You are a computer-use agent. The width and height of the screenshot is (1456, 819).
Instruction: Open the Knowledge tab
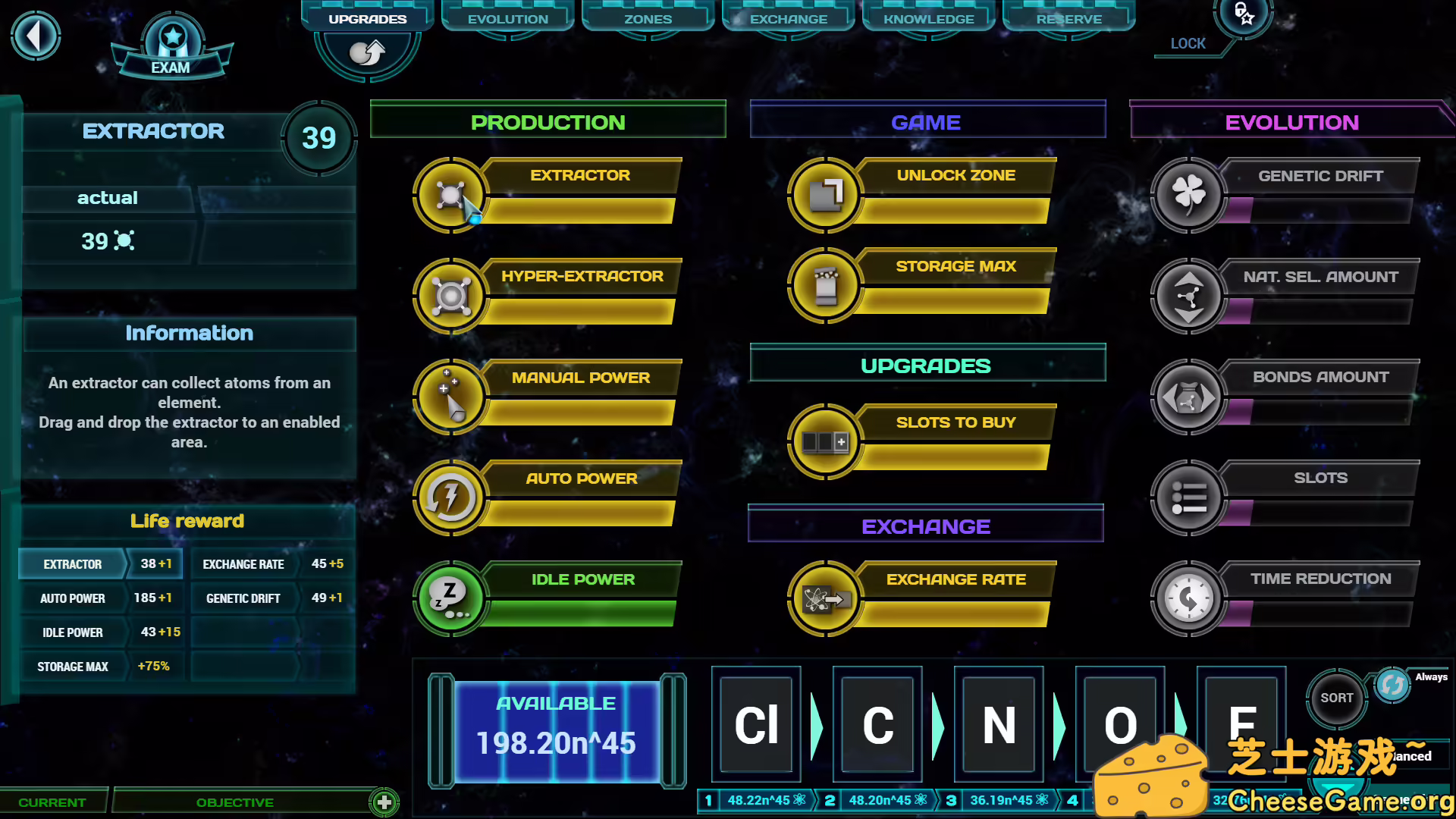point(927,18)
